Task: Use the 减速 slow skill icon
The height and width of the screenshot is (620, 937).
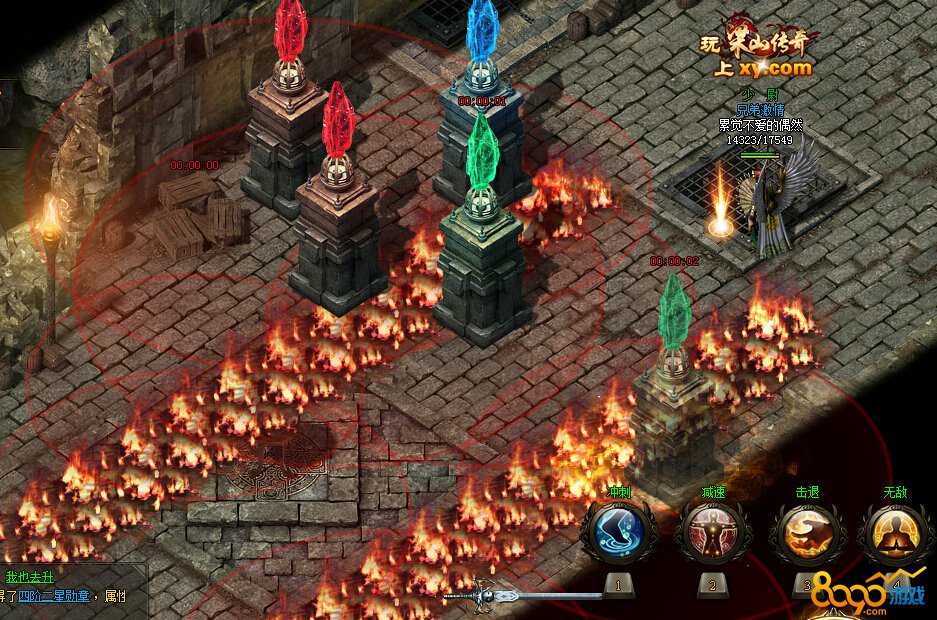Action: coord(711,531)
